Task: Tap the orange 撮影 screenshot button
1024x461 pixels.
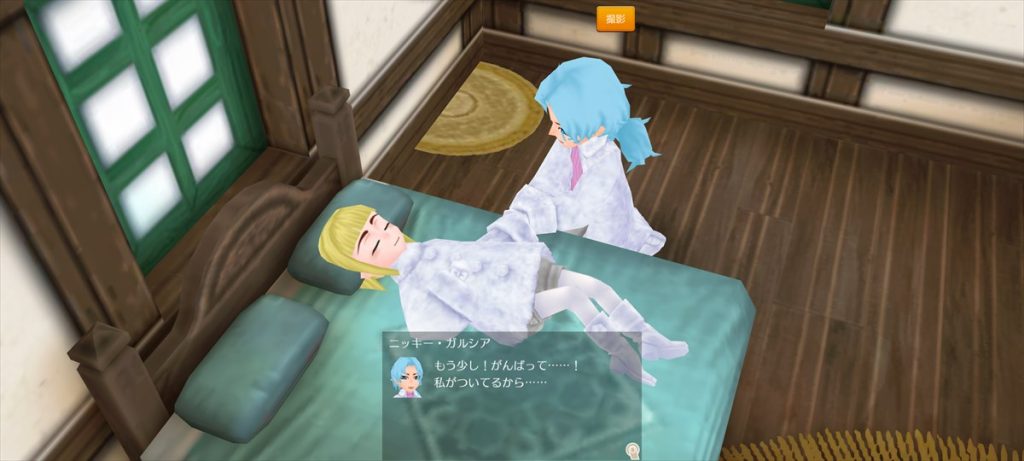Action: tap(615, 19)
